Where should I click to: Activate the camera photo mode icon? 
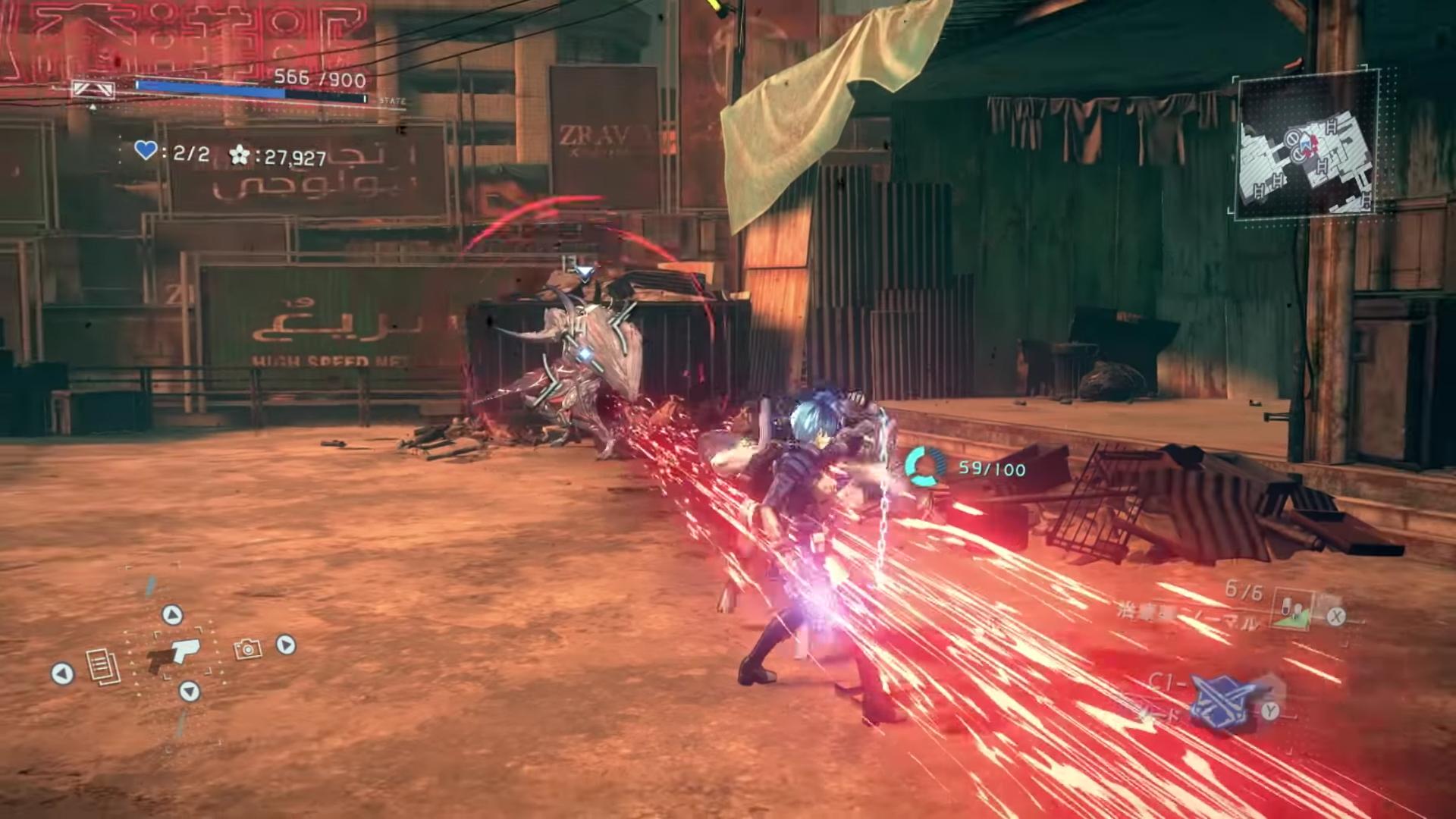(247, 649)
